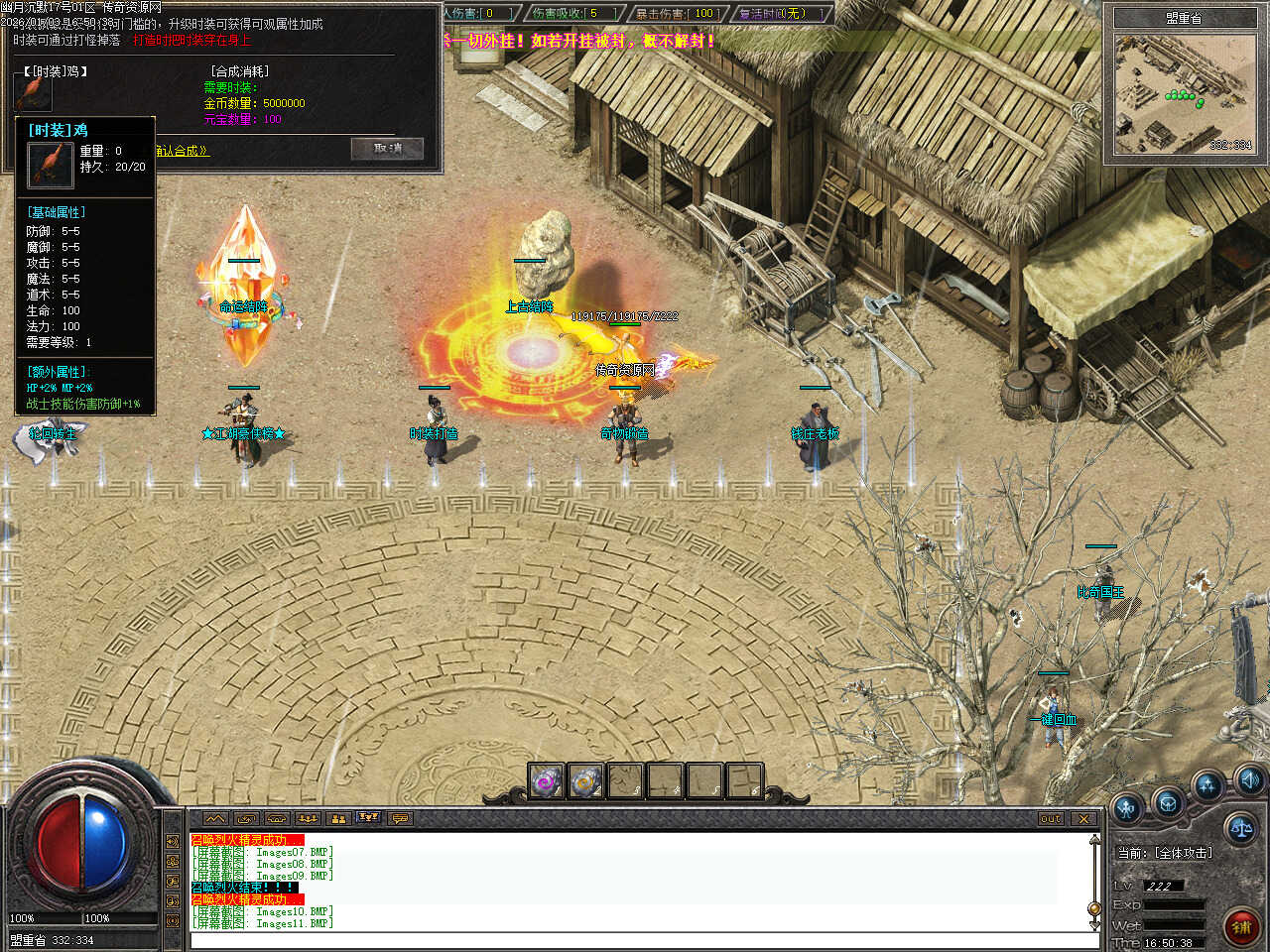Open the minimap
Screen dimensions: 1270x952
click(1184, 96)
